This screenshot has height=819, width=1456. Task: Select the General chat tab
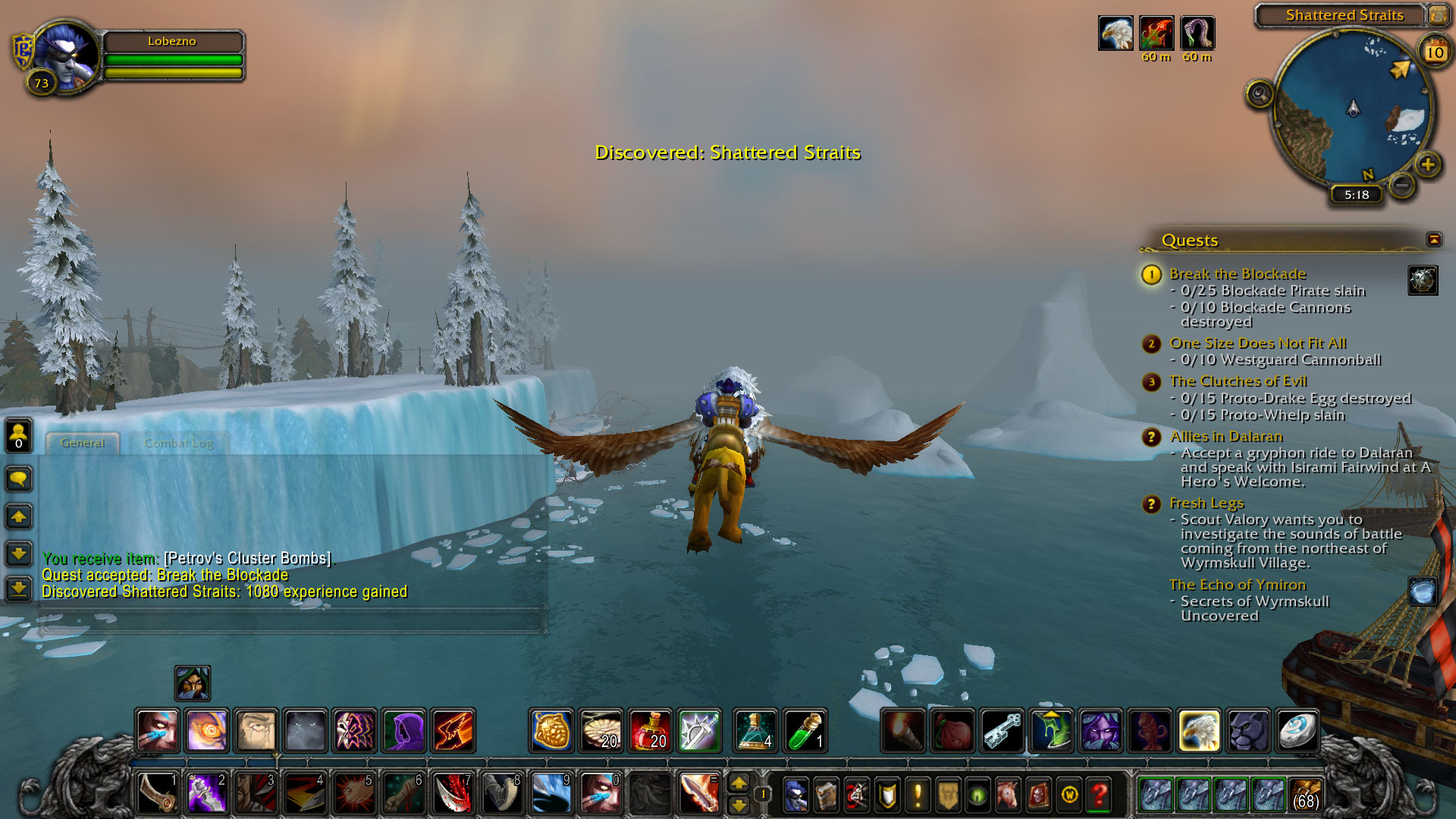pyautogui.click(x=82, y=443)
